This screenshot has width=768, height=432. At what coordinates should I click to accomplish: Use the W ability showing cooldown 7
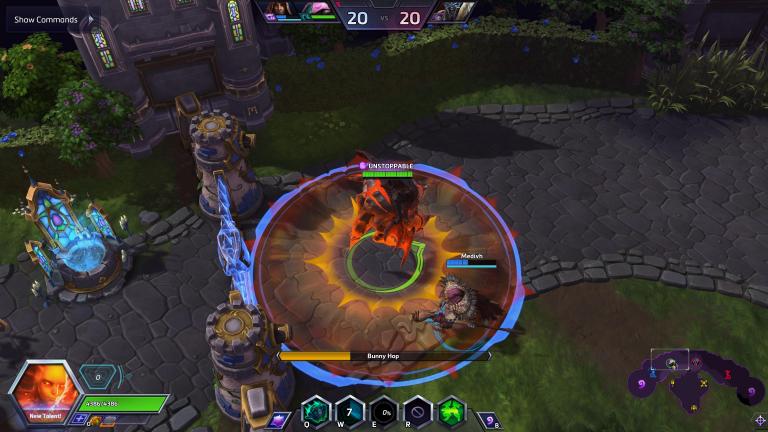(x=350, y=411)
